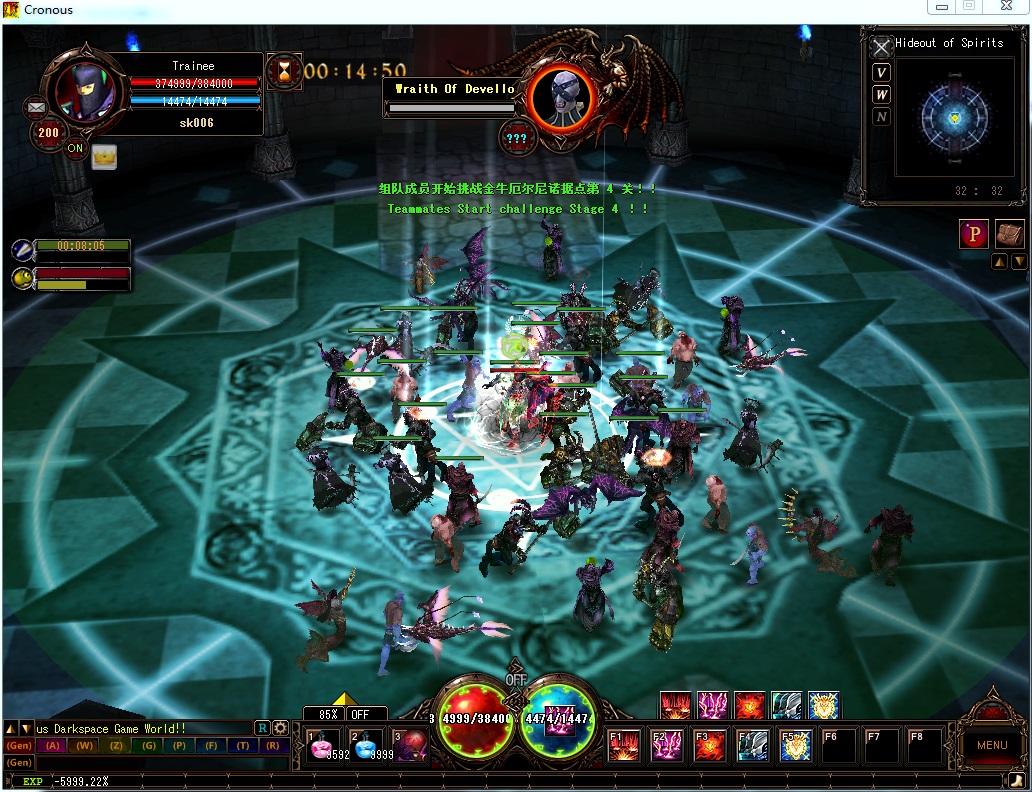The width and height of the screenshot is (1032, 792).
Task: Open chat settings gear icon
Action: coord(280,728)
